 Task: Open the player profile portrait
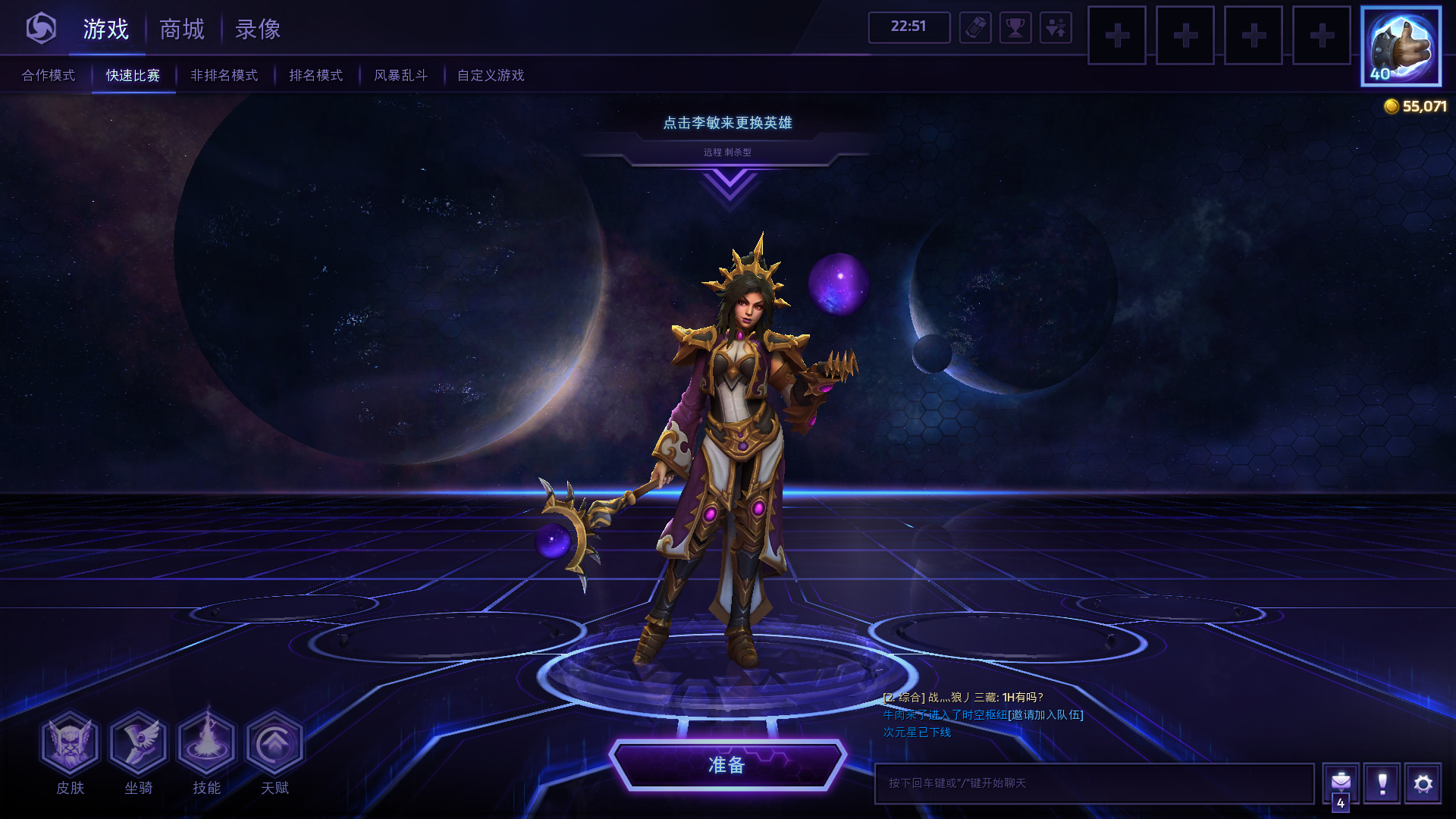tap(1401, 46)
